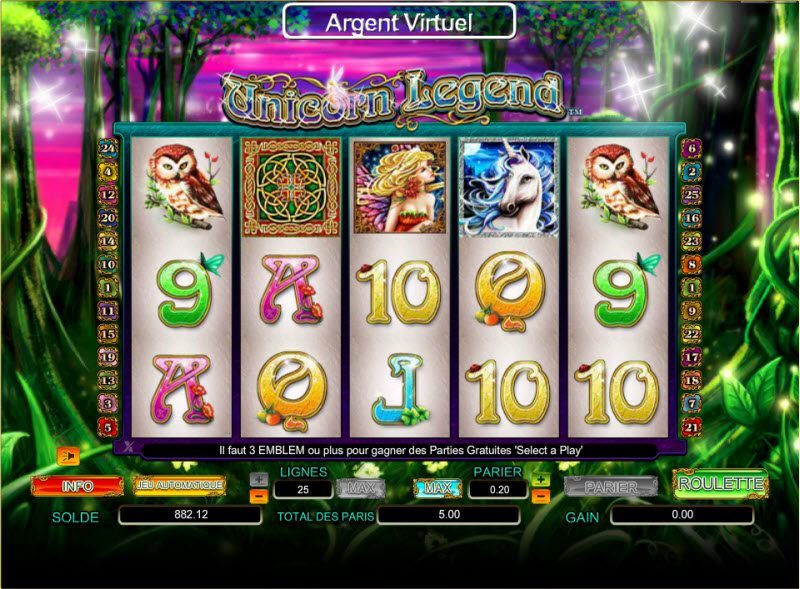Open the INFO paytable
800x589 pixels.
point(77,486)
